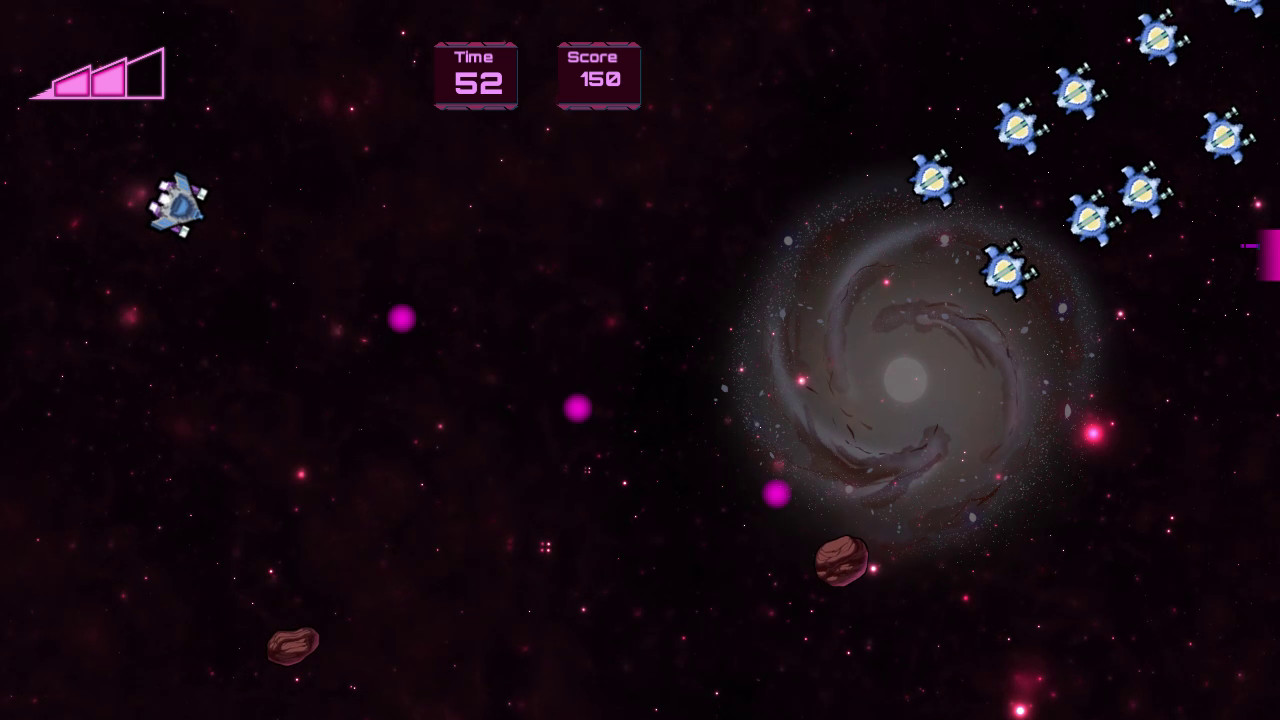Image resolution: width=1280 pixels, height=720 pixels.
Task: Select the Time display panel showing 52
Action: pyautogui.click(x=476, y=74)
